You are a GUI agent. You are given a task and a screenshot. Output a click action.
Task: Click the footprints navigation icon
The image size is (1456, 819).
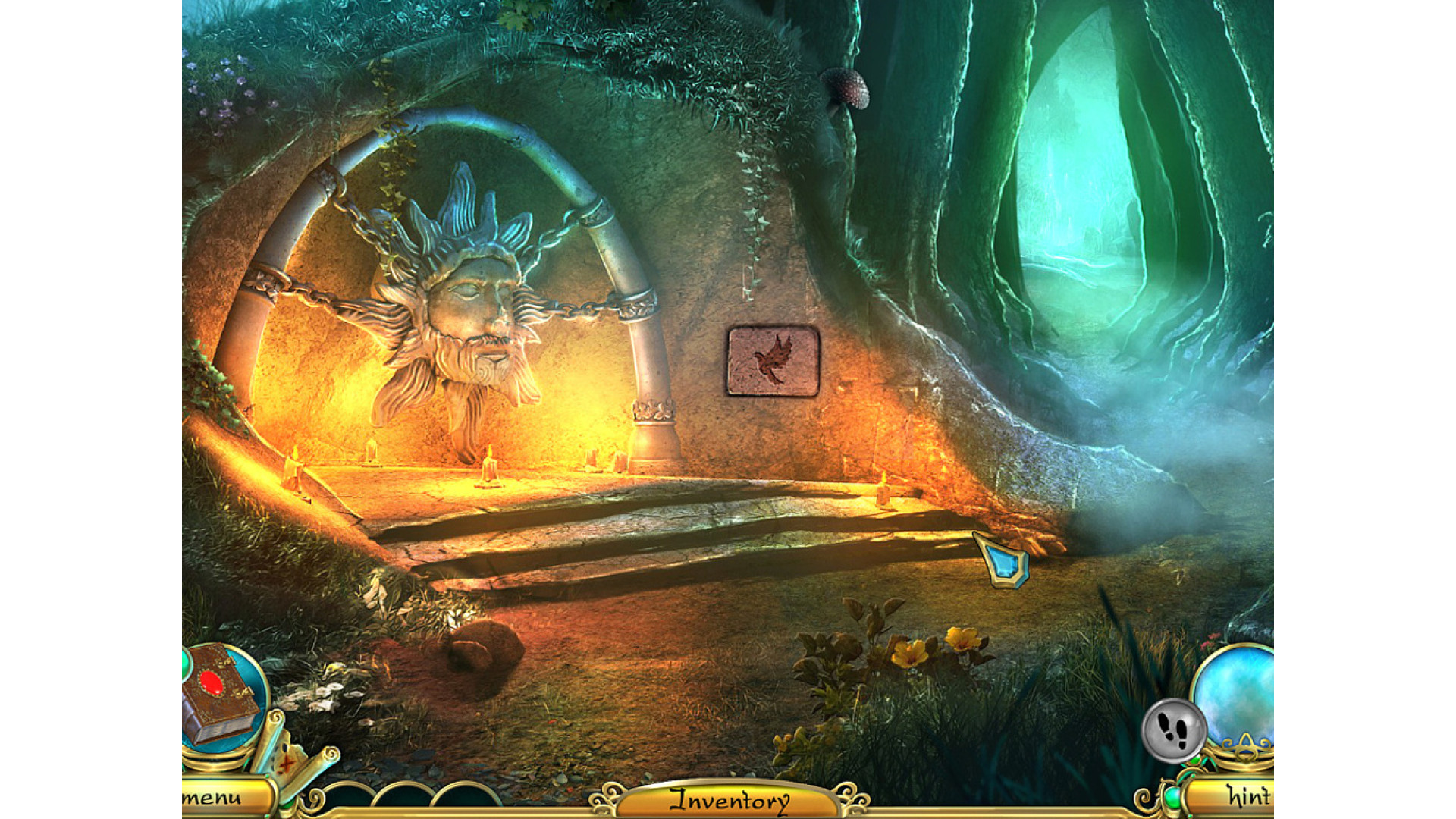(x=1173, y=730)
